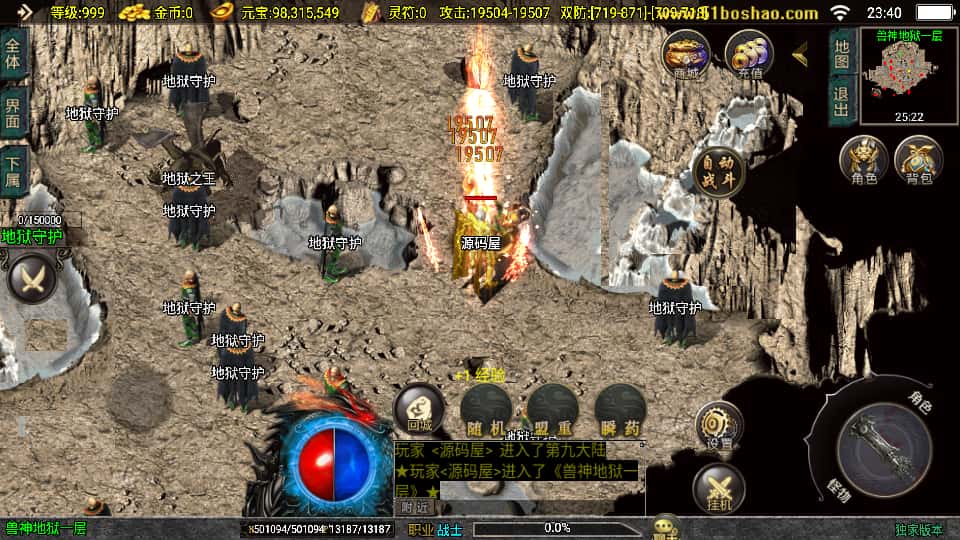Select the 界面 interface tab
This screenshot has width=960, height=540.
click(x=14, y=111)
